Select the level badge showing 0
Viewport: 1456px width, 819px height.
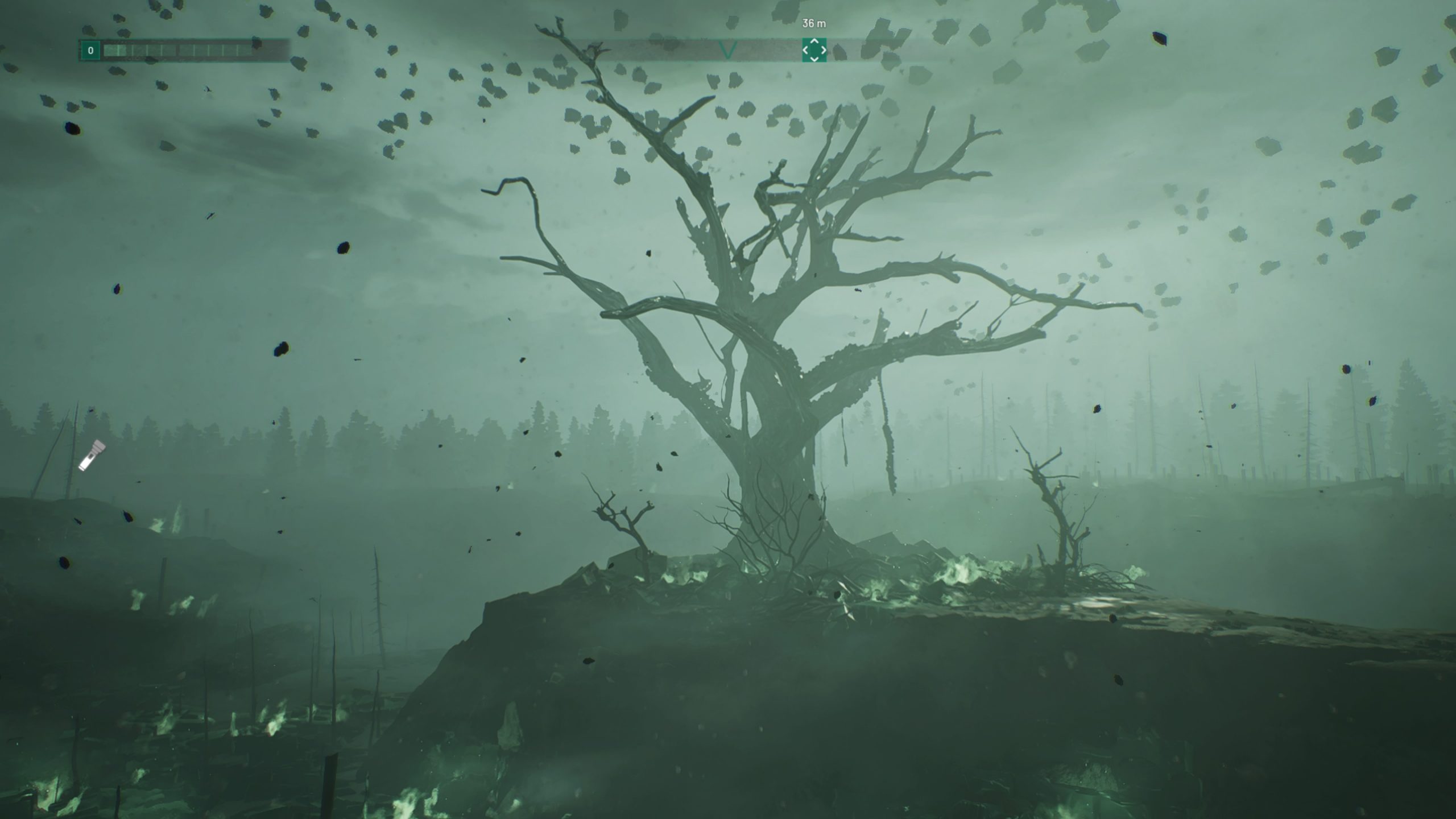pyautogui.click(x=91, y=51)
